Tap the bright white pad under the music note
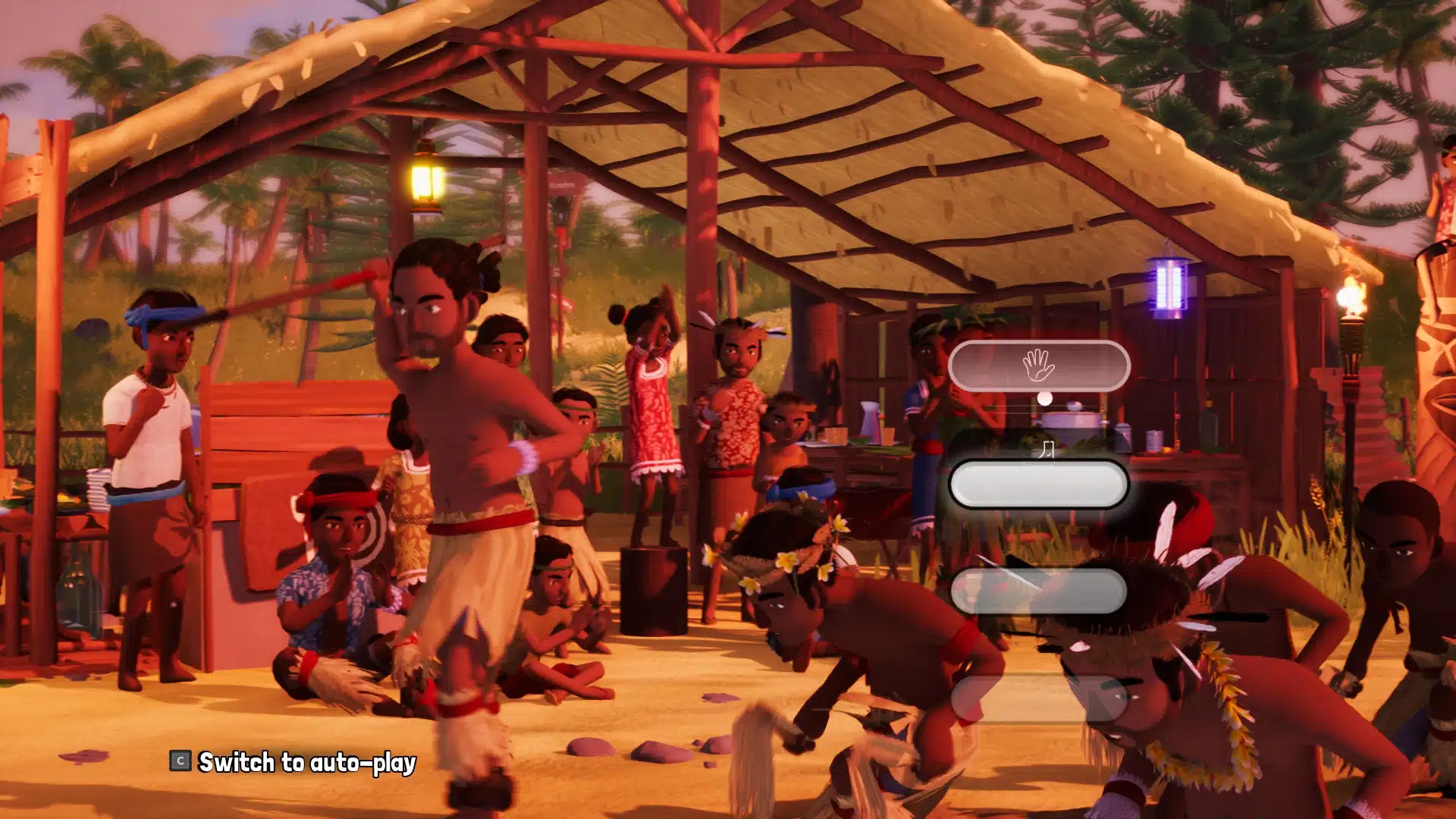Image resolution: width=1456 pixels, height=819 pixels. coord(1038,485)
